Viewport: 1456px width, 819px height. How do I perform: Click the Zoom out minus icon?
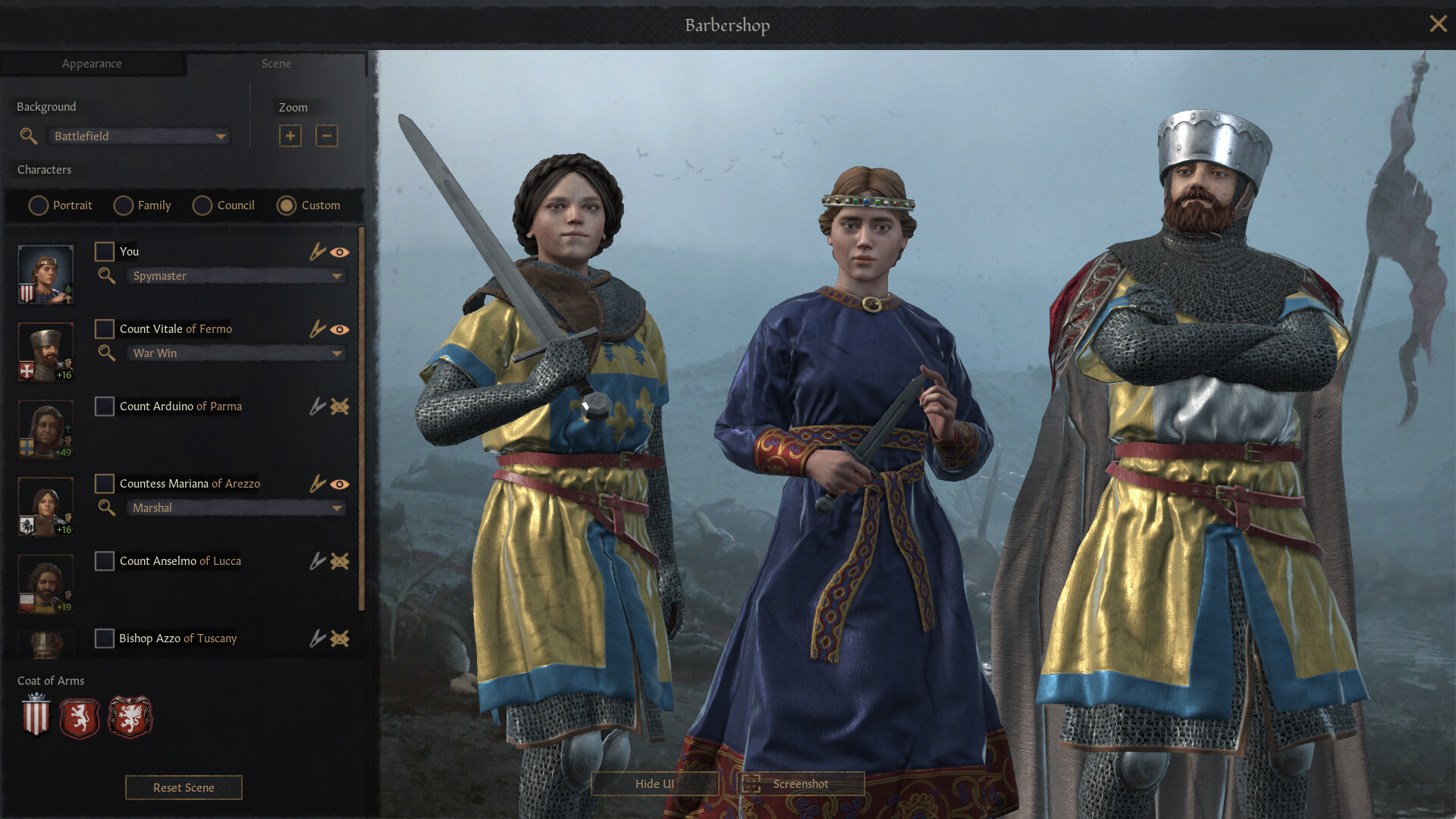(x=327, y=136)
